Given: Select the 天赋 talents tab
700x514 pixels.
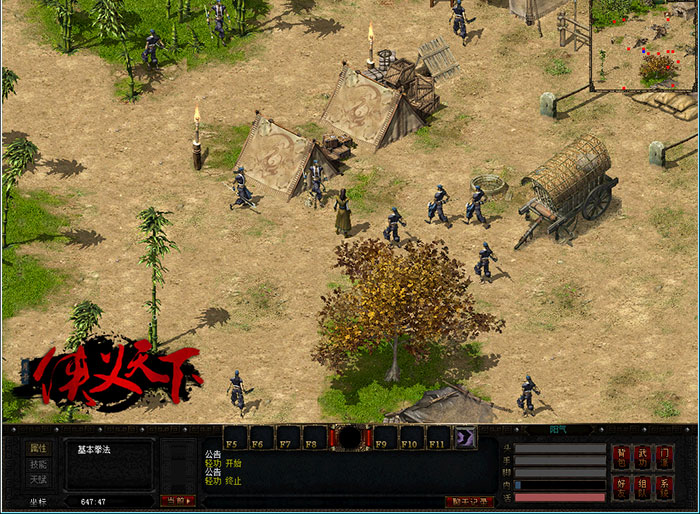Looking at the screenshot, I should 37,479.
